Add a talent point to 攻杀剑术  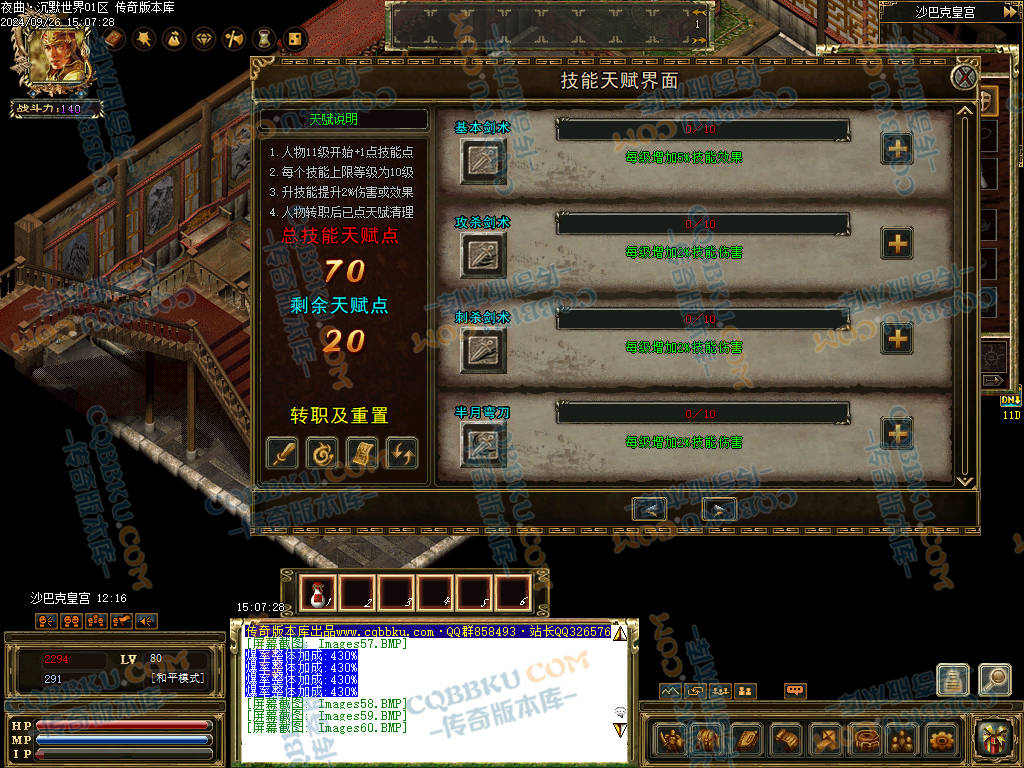pos(897,243)
